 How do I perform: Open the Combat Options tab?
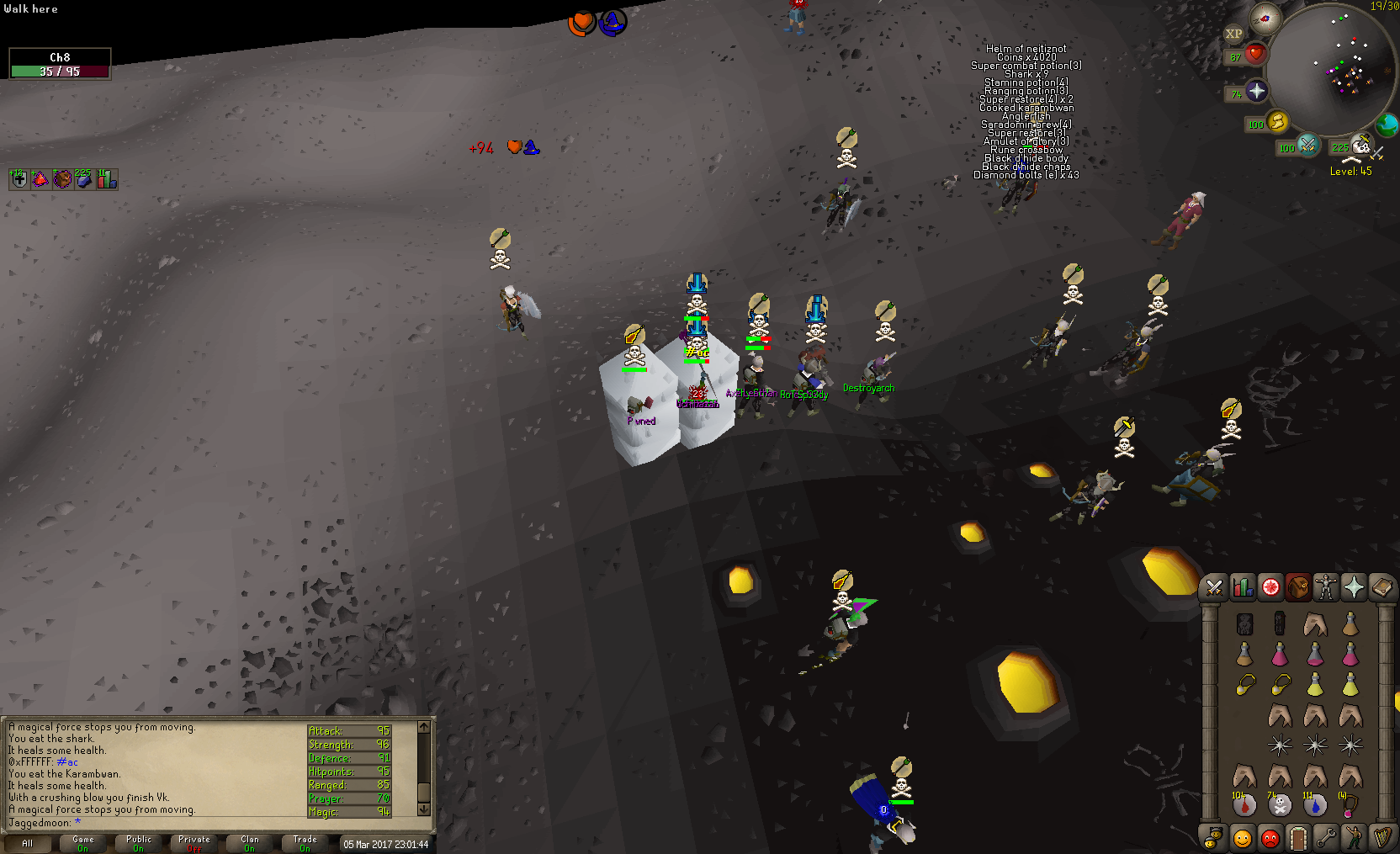(x=1213, y=587)
